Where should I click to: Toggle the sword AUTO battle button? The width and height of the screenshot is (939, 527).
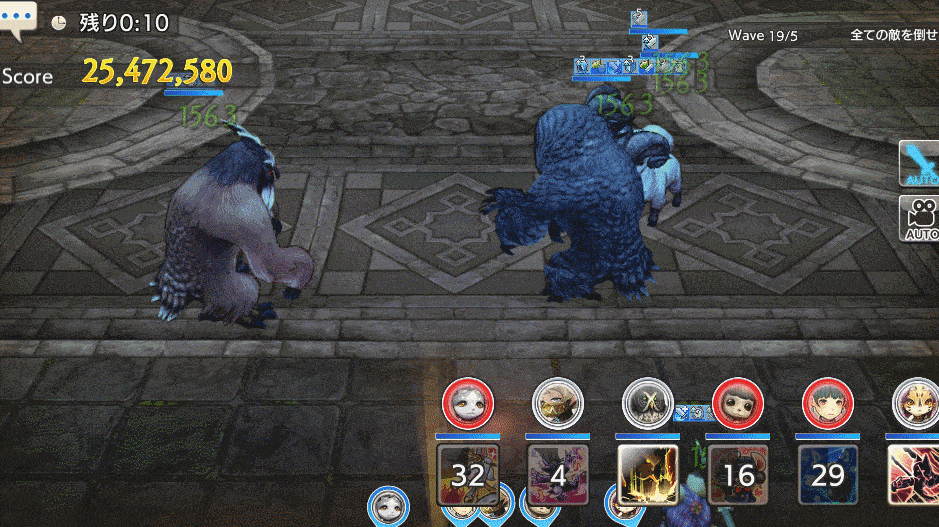(x=919, y=164)
